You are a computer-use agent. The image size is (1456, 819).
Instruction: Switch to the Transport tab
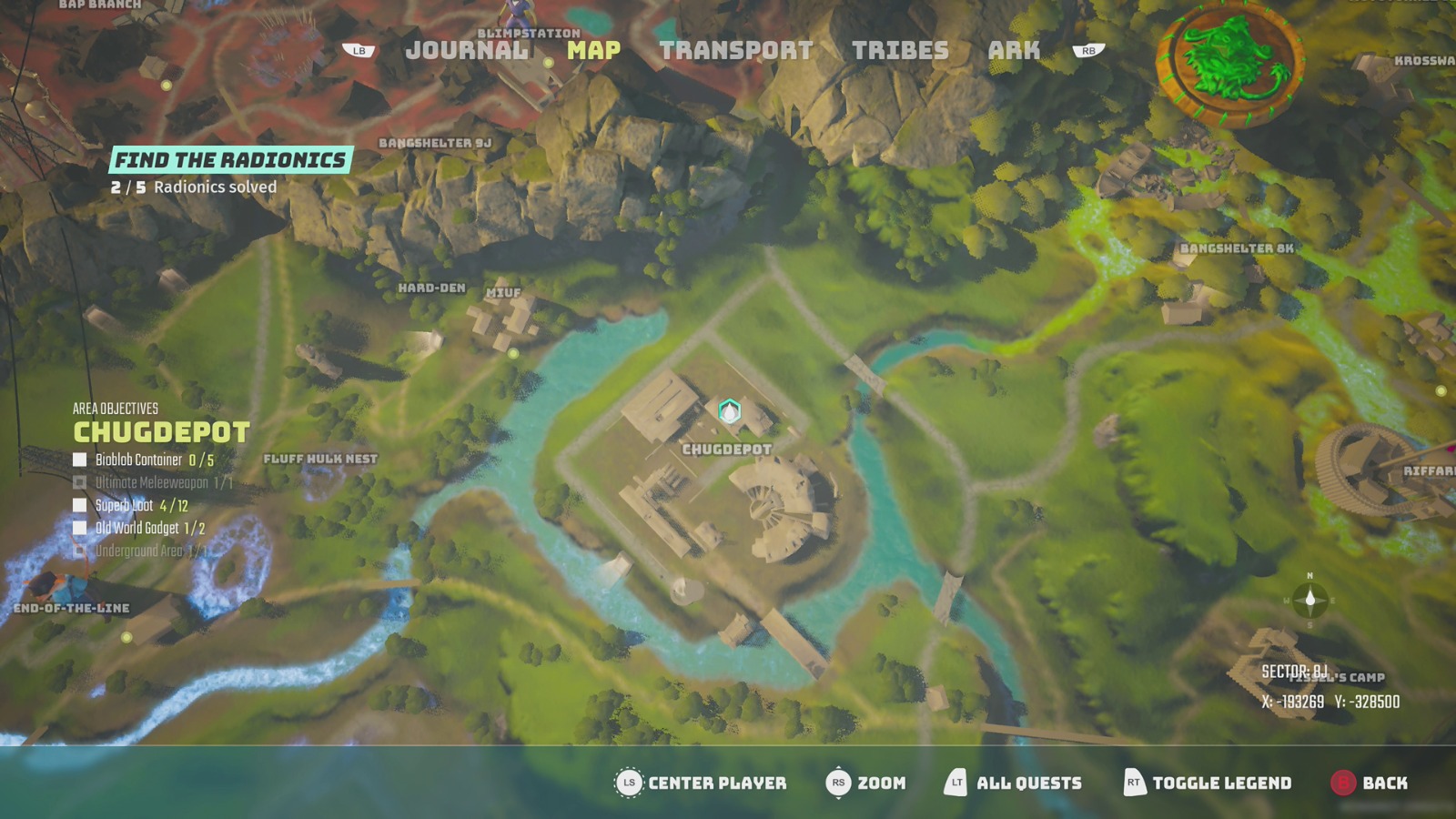[x=735, y=52]
